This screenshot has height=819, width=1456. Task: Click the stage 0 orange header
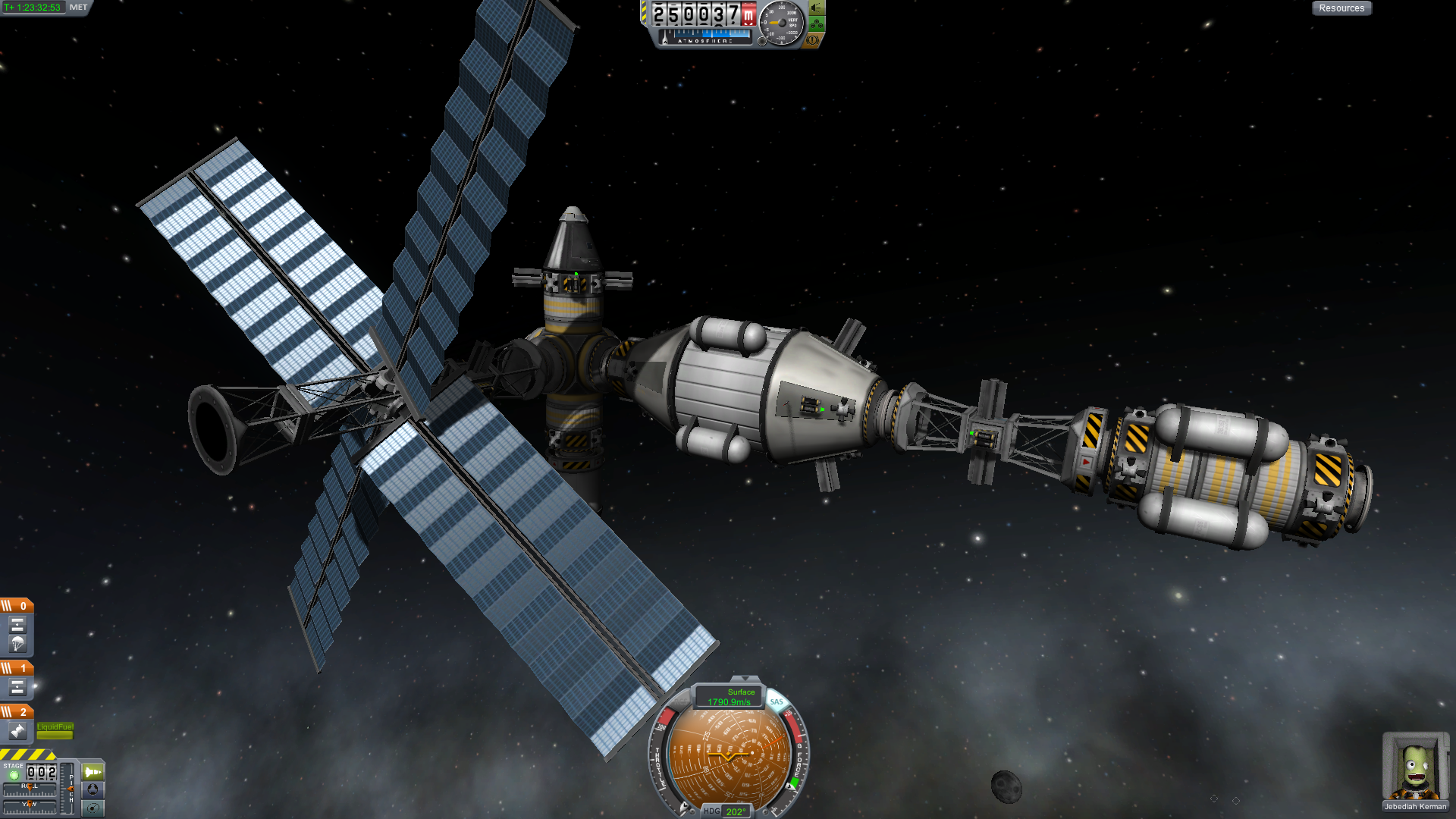(x=17, y=605)
